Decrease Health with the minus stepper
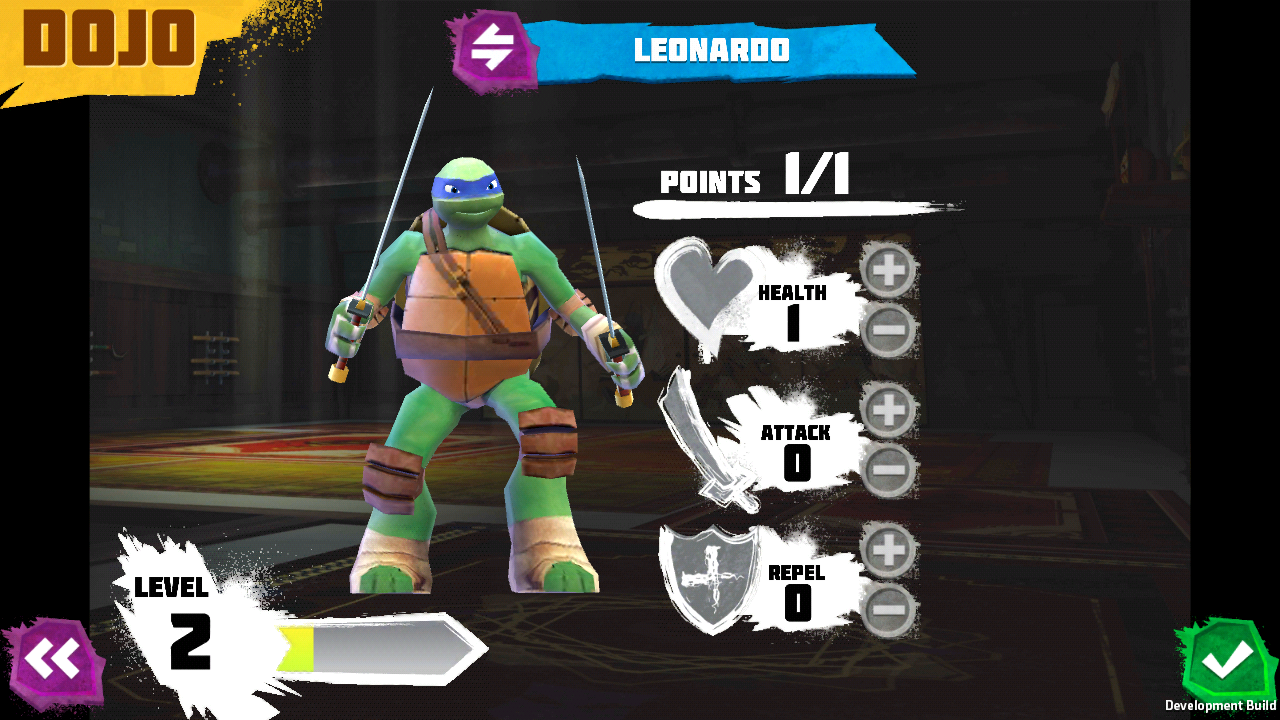Viewport: 1280px width, 720px height. (890, 330)
